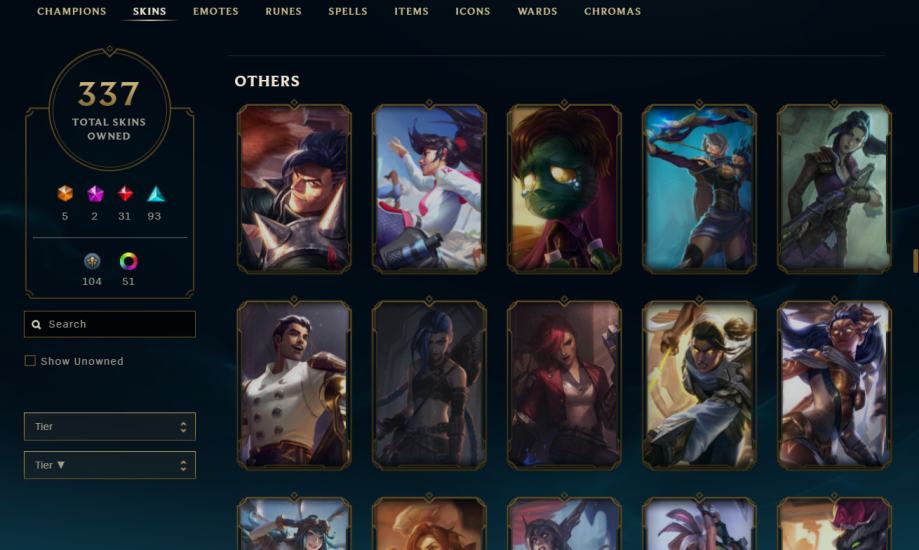Screen dimensions: 919x550
Task: Open the Icons tab
Action: pyautogui.click(x=473, y=12)
